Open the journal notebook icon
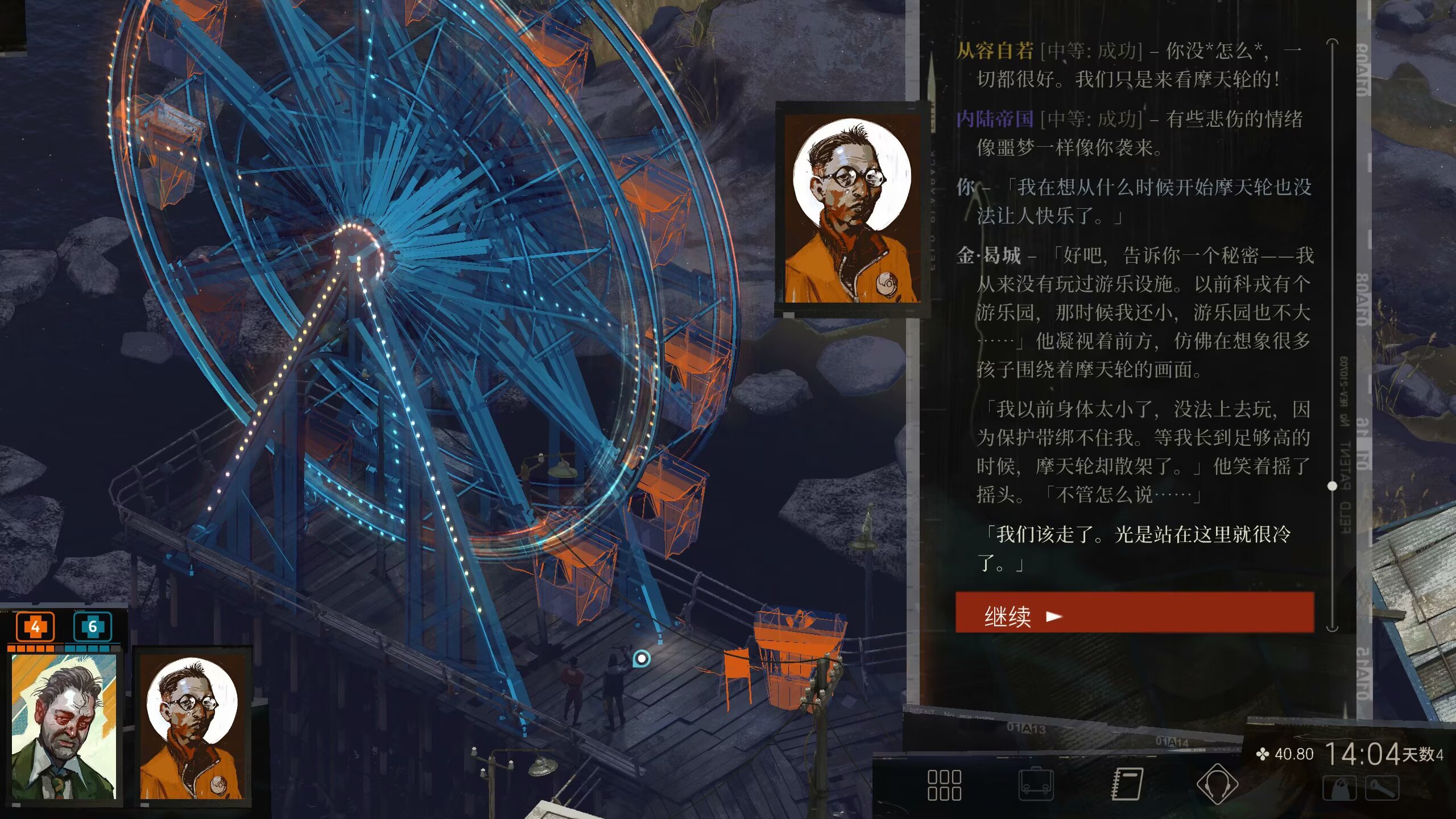The width and height of the screenshot is (1456, 819). click(1127, 784)
